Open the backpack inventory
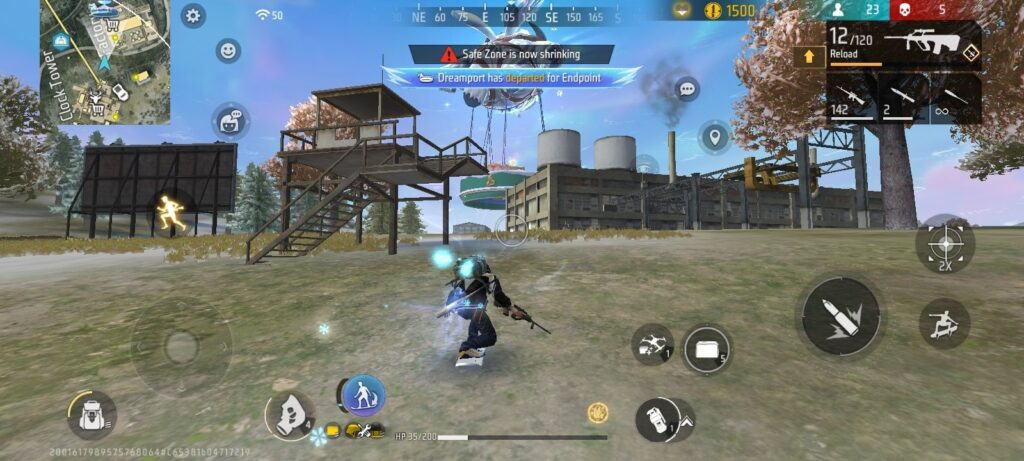 (91, 413)
